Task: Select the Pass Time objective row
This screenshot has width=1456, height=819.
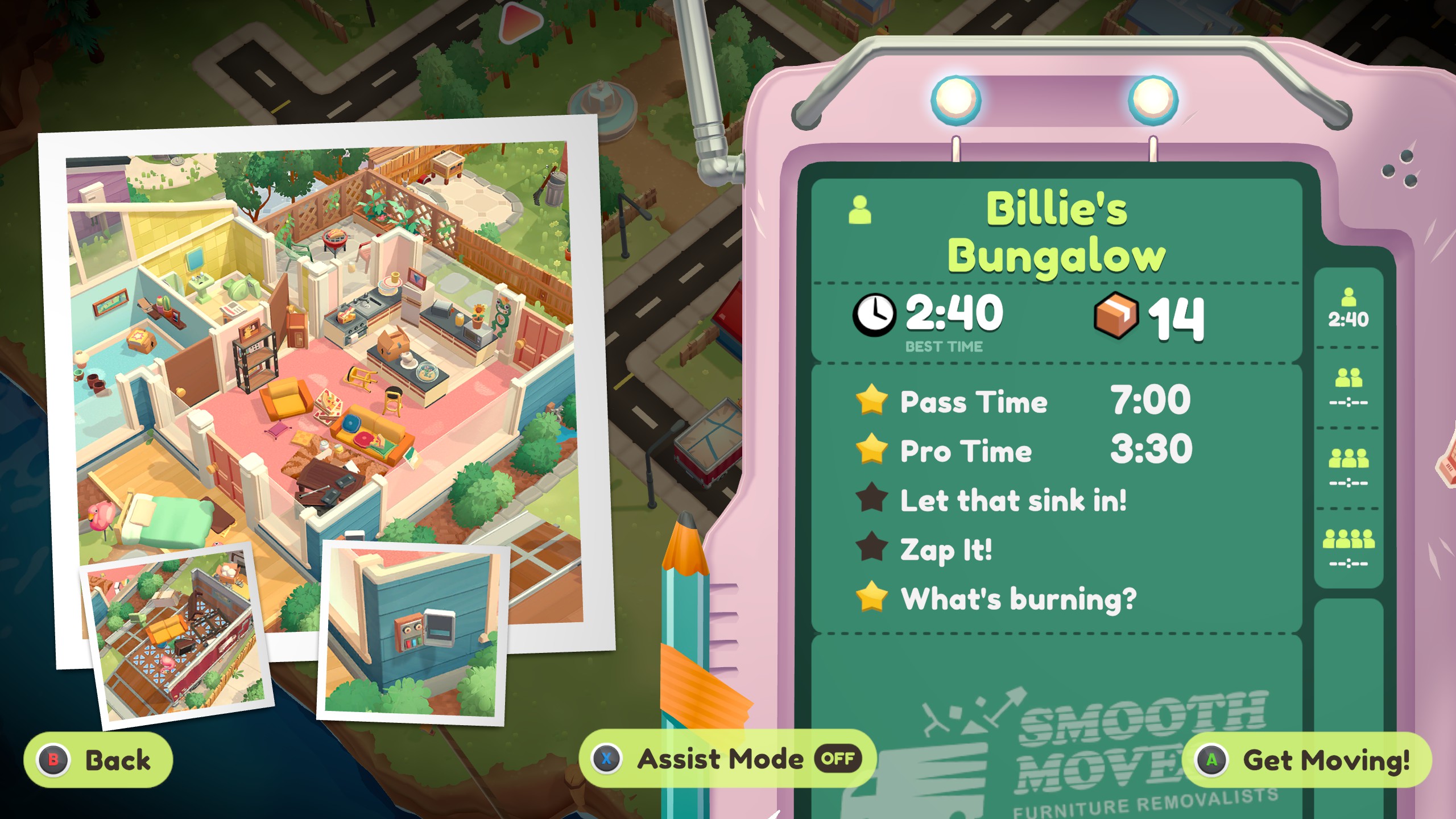Action: point(1024,401)
